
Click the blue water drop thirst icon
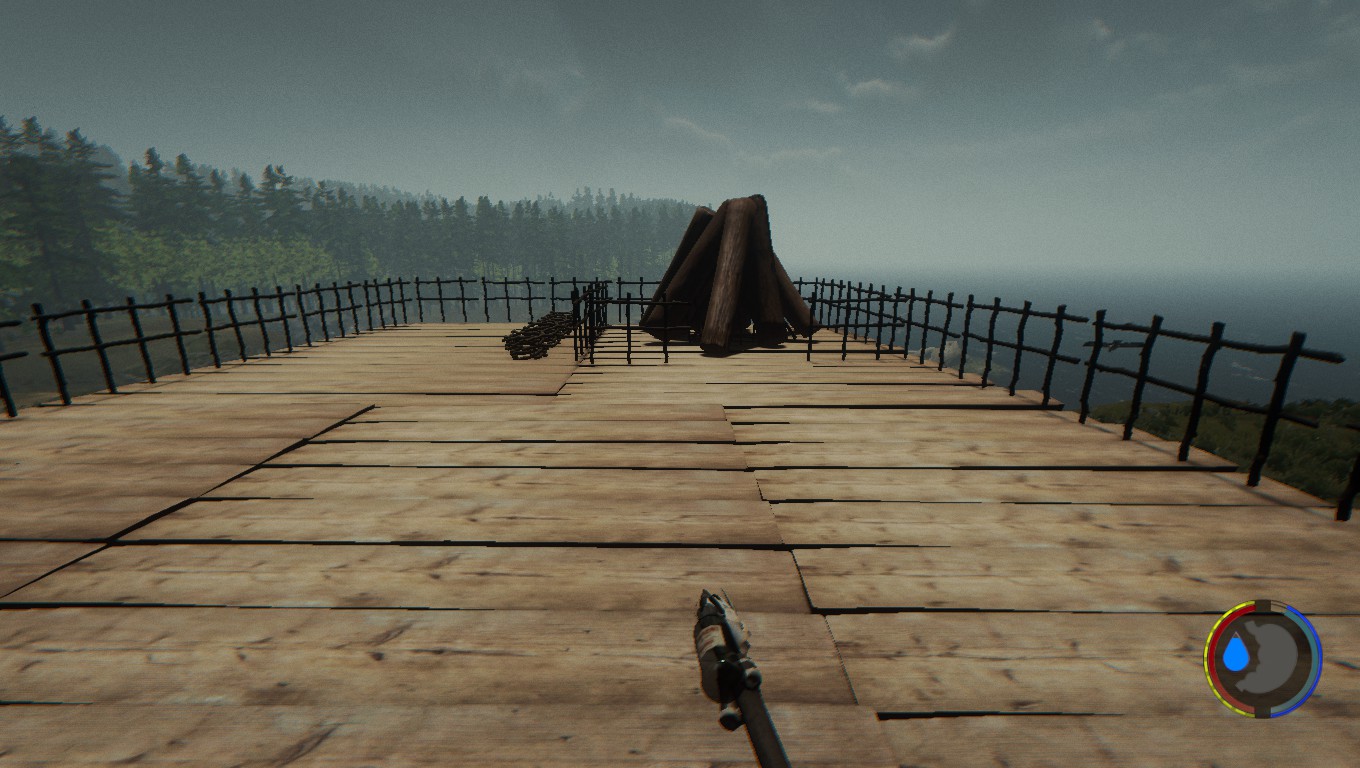1236,653
